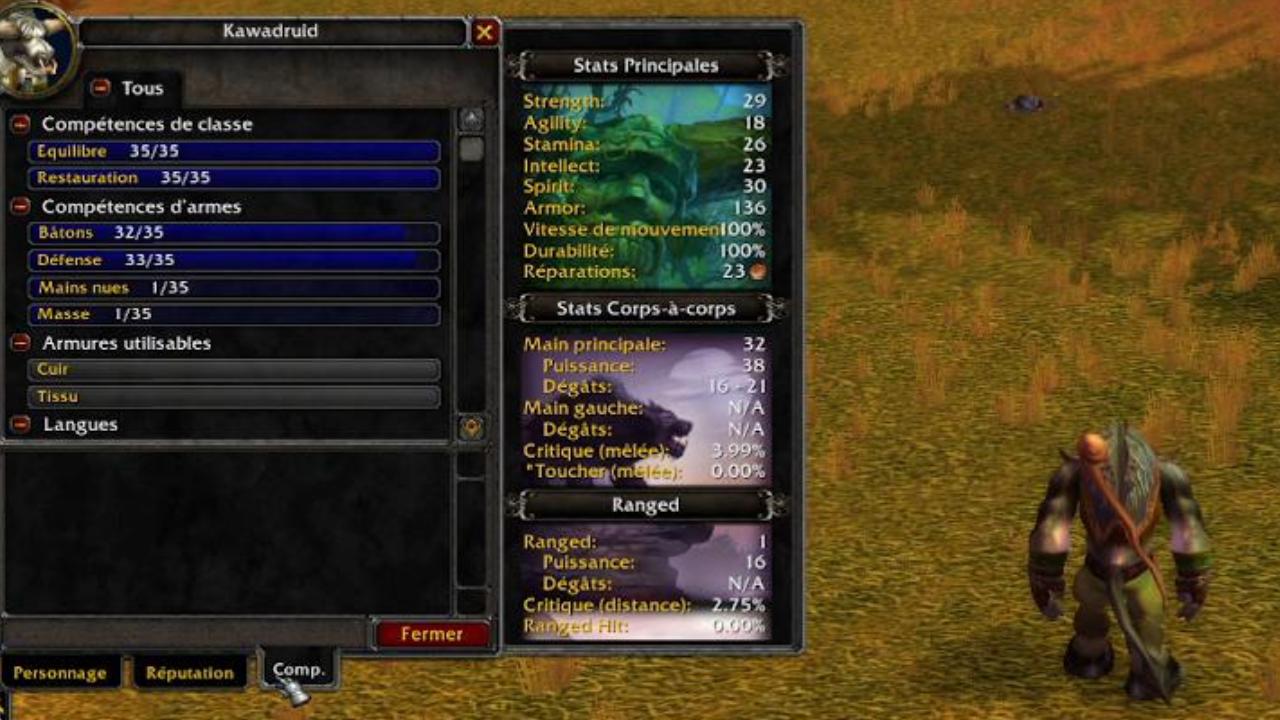This screenshot has width=1280, height=720.
Task: Click the Fermer button
Action: [x=432, y=634]
